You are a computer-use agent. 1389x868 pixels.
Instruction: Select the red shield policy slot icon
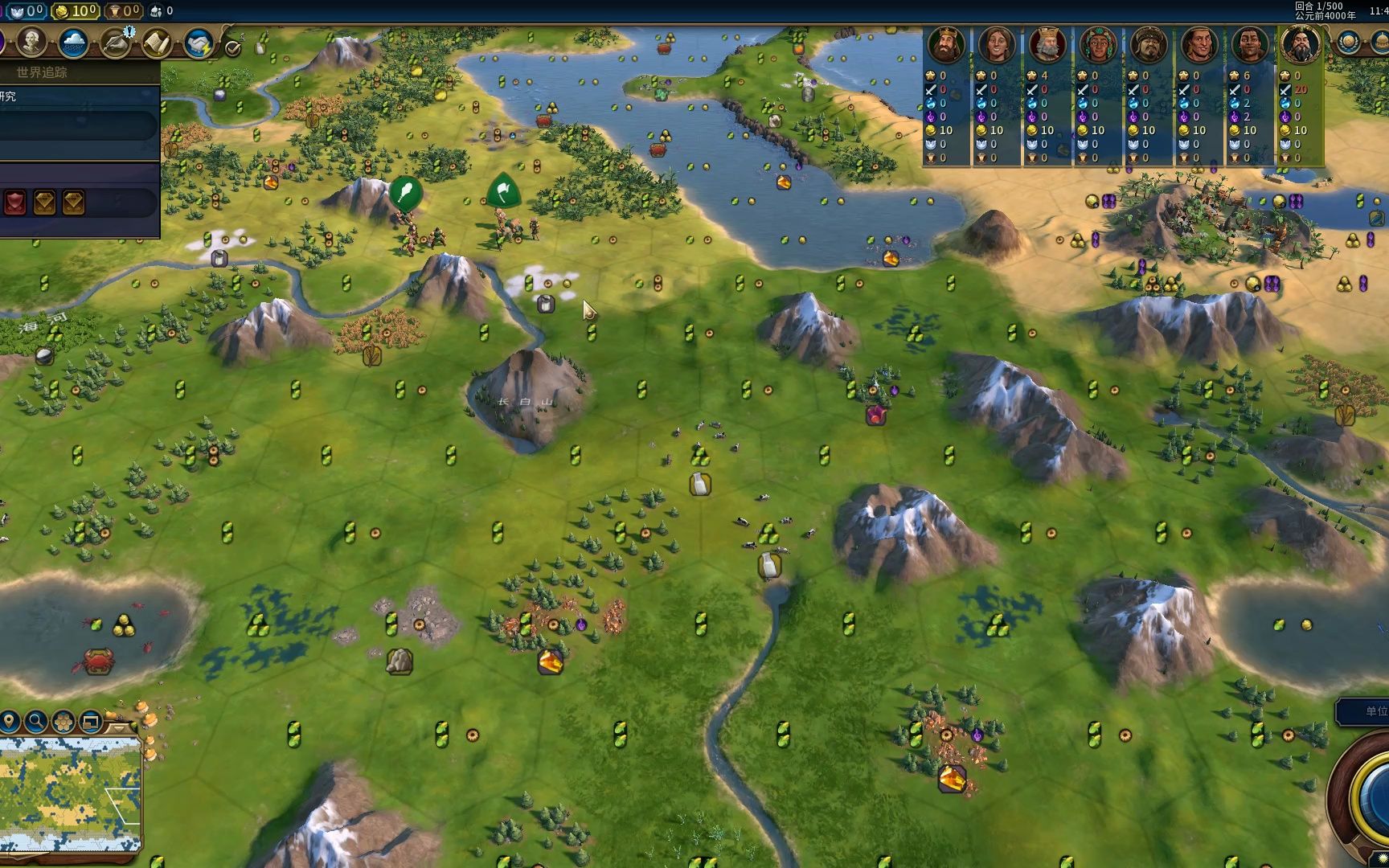coord(15,203)
